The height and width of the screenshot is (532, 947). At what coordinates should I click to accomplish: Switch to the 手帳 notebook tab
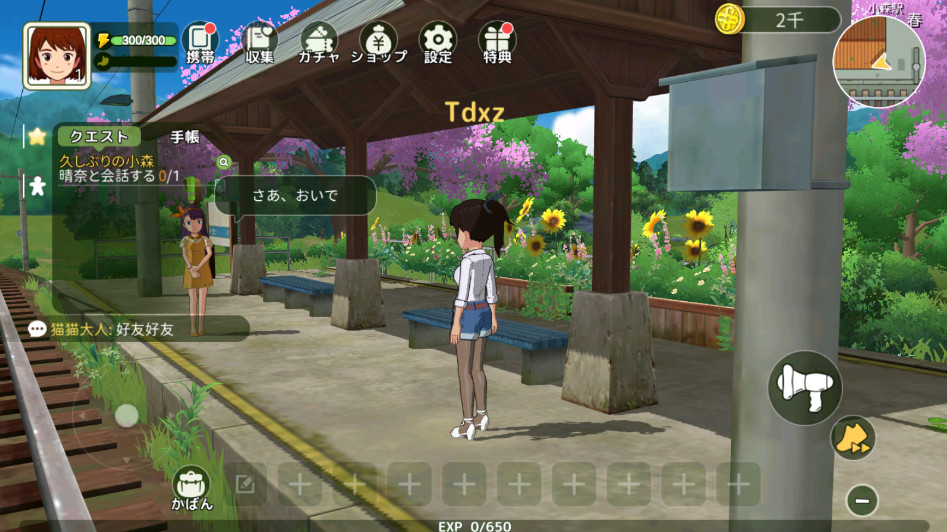tap(185, 137)
